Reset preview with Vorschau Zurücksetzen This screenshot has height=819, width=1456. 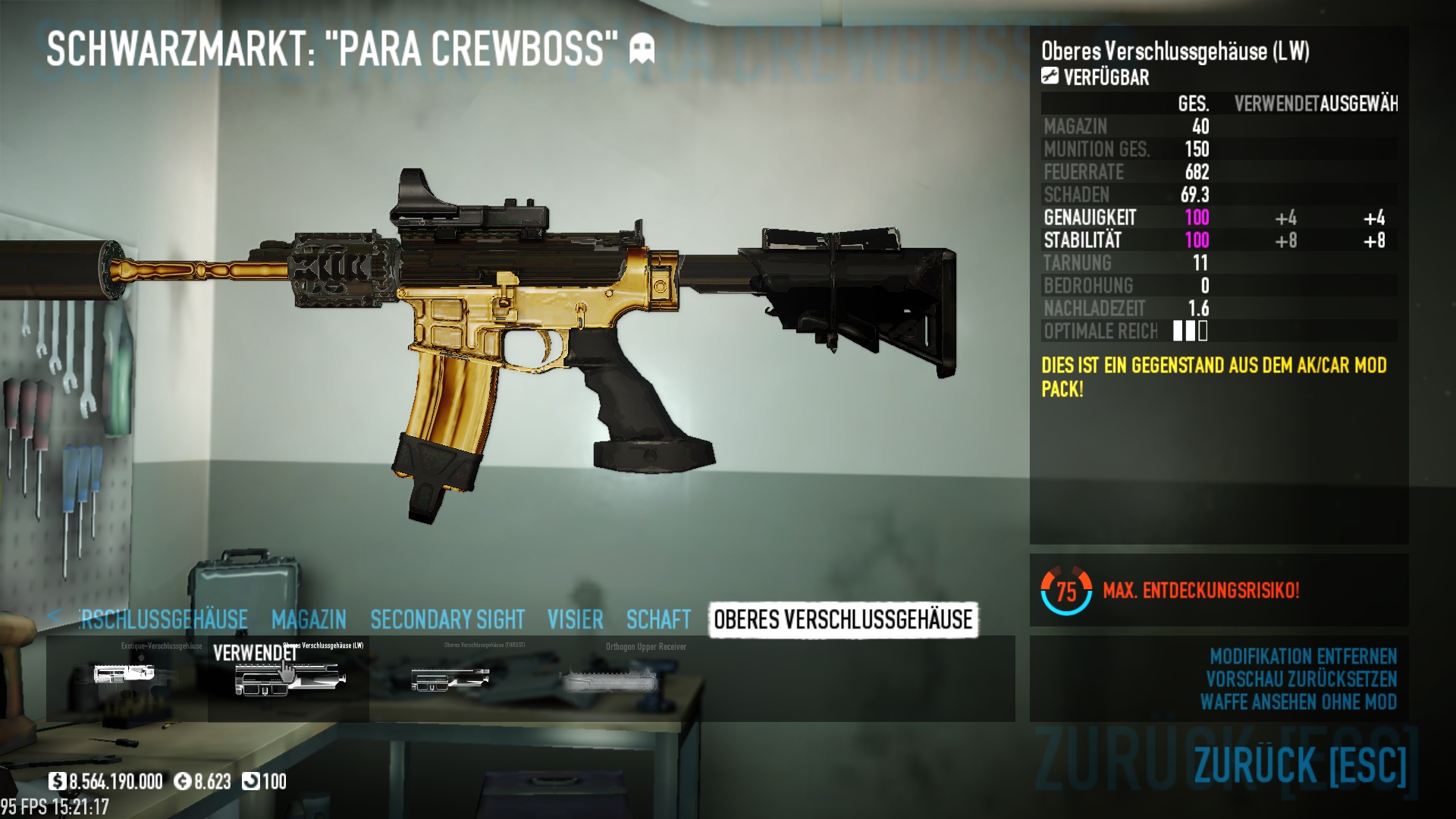click(x=1301, y=679)
